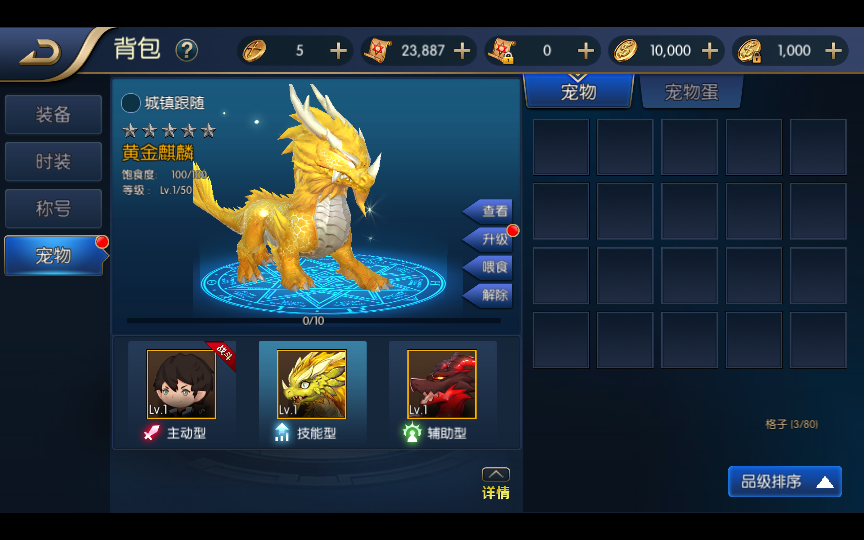Open the 时装 costume tab
The height and width of the screenshot is (540, 864).
click(53, 162)
